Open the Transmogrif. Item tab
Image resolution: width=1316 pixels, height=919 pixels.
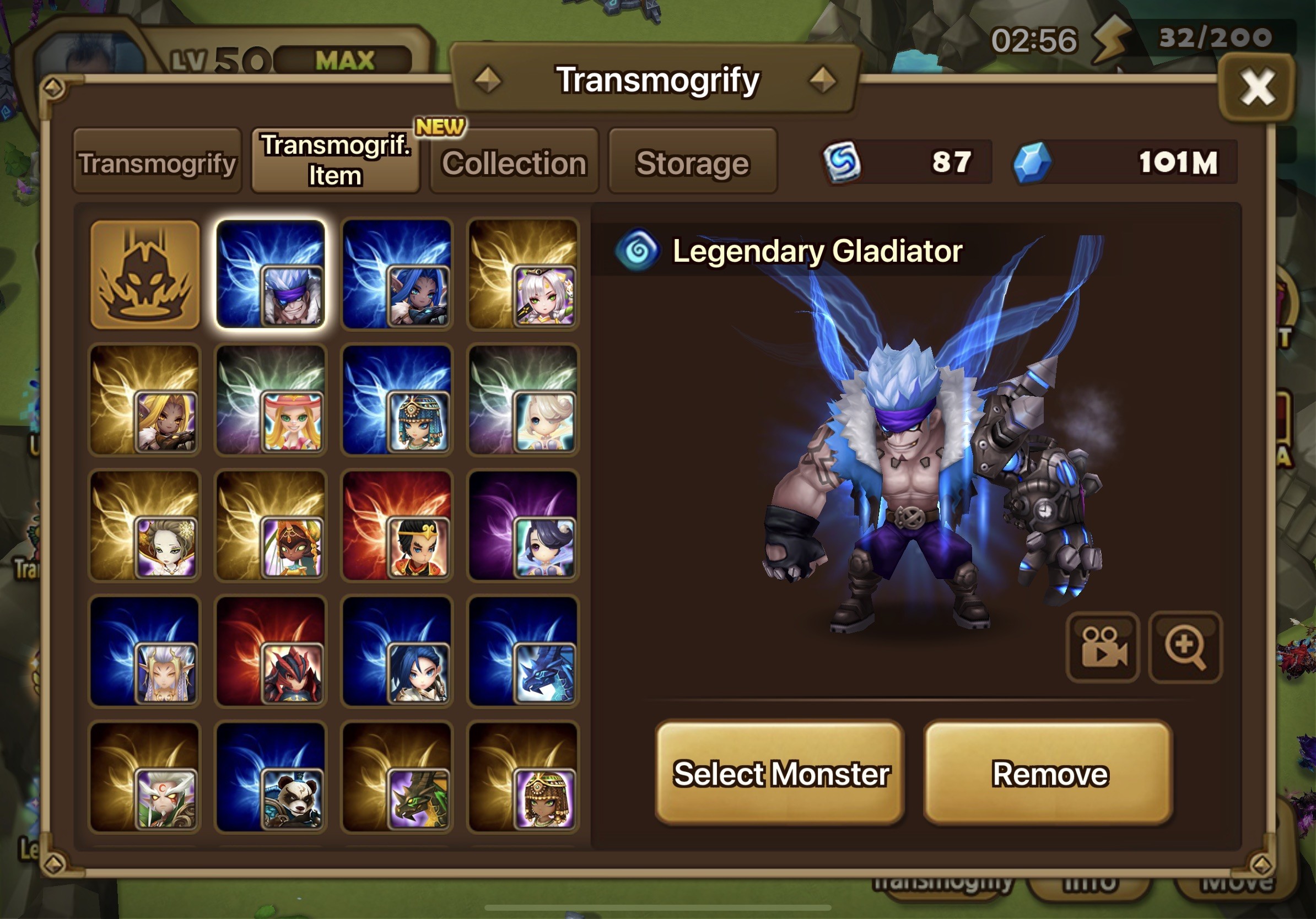pyautogui.click(x=335, y=160)
